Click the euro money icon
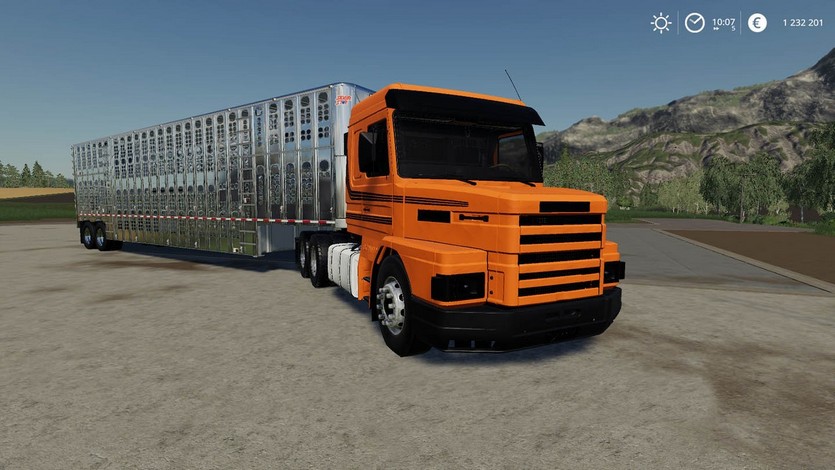 pos(757,22)
